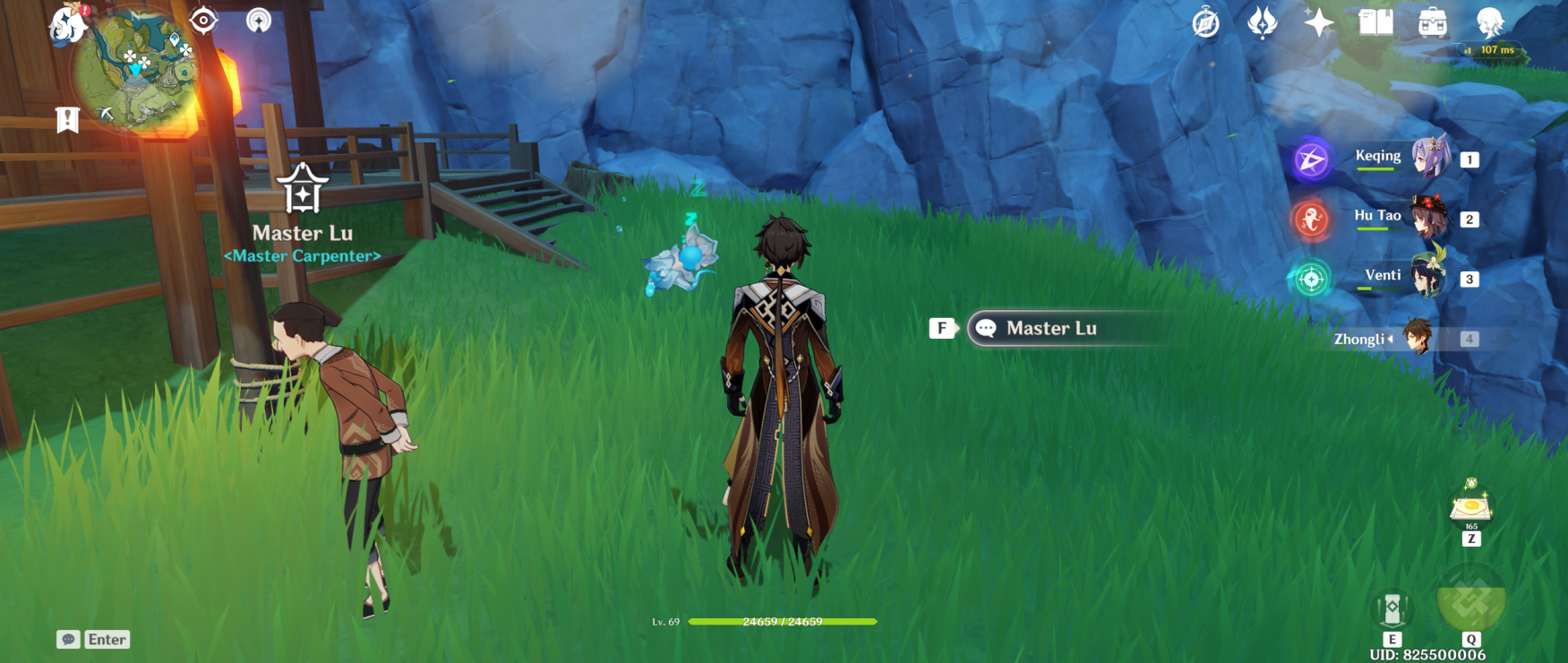Click the Master Lu dialogue prompt
Viewport: 1568px width, 663px height.
pos(1052,328)
